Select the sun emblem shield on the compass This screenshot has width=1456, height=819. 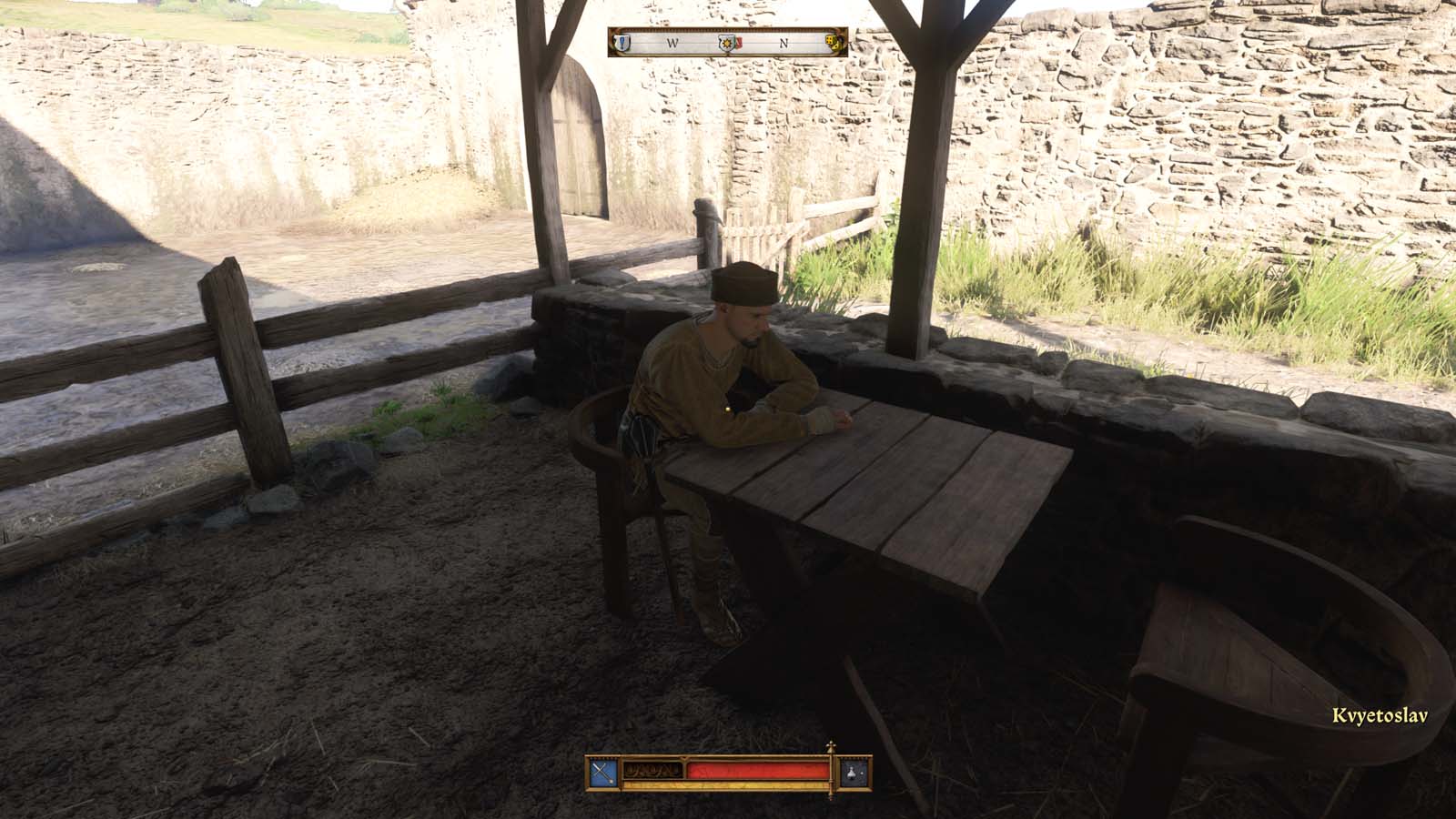[x=727, y=43]
